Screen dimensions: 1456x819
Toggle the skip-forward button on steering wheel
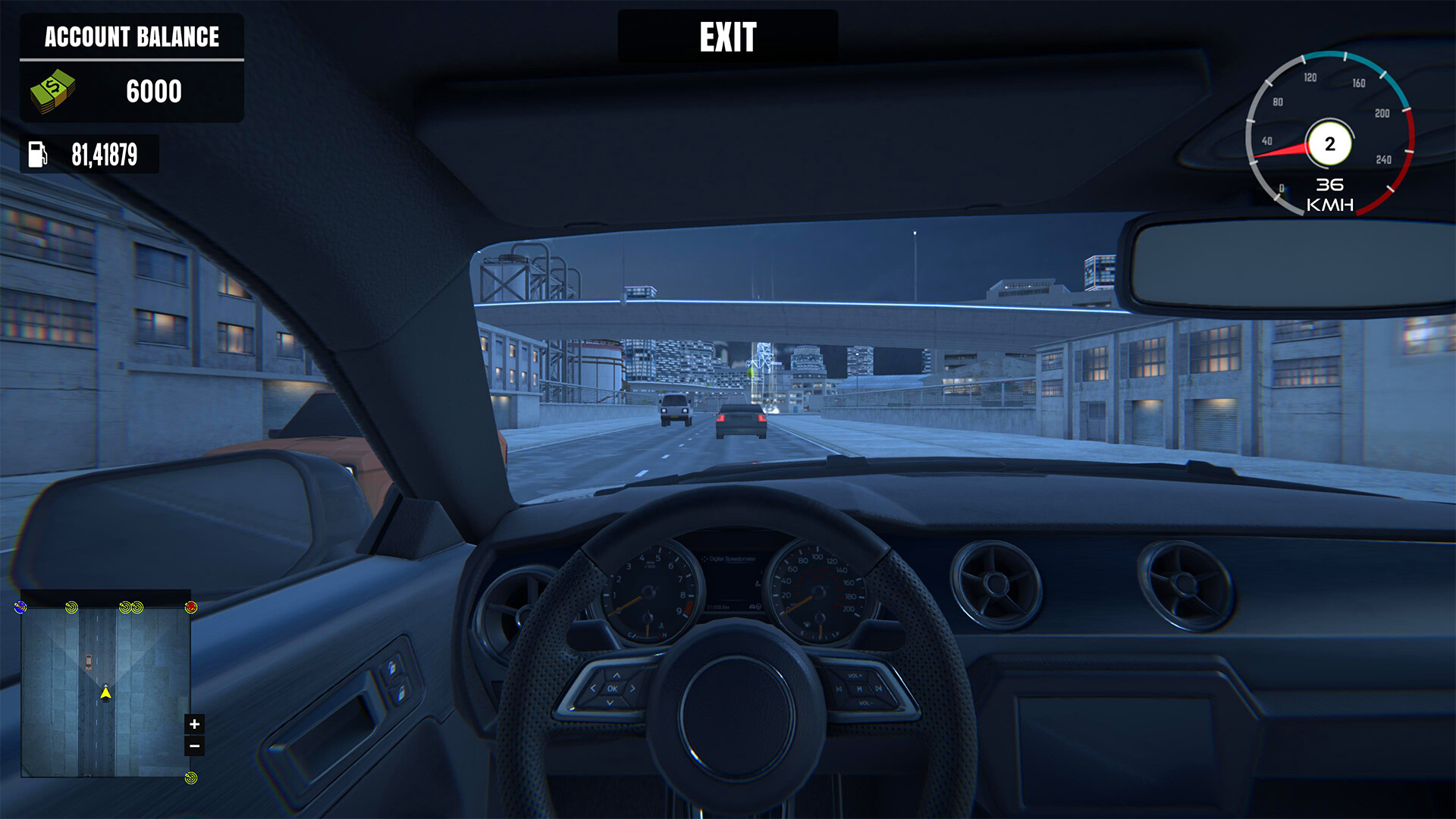[x=879, y=689]
